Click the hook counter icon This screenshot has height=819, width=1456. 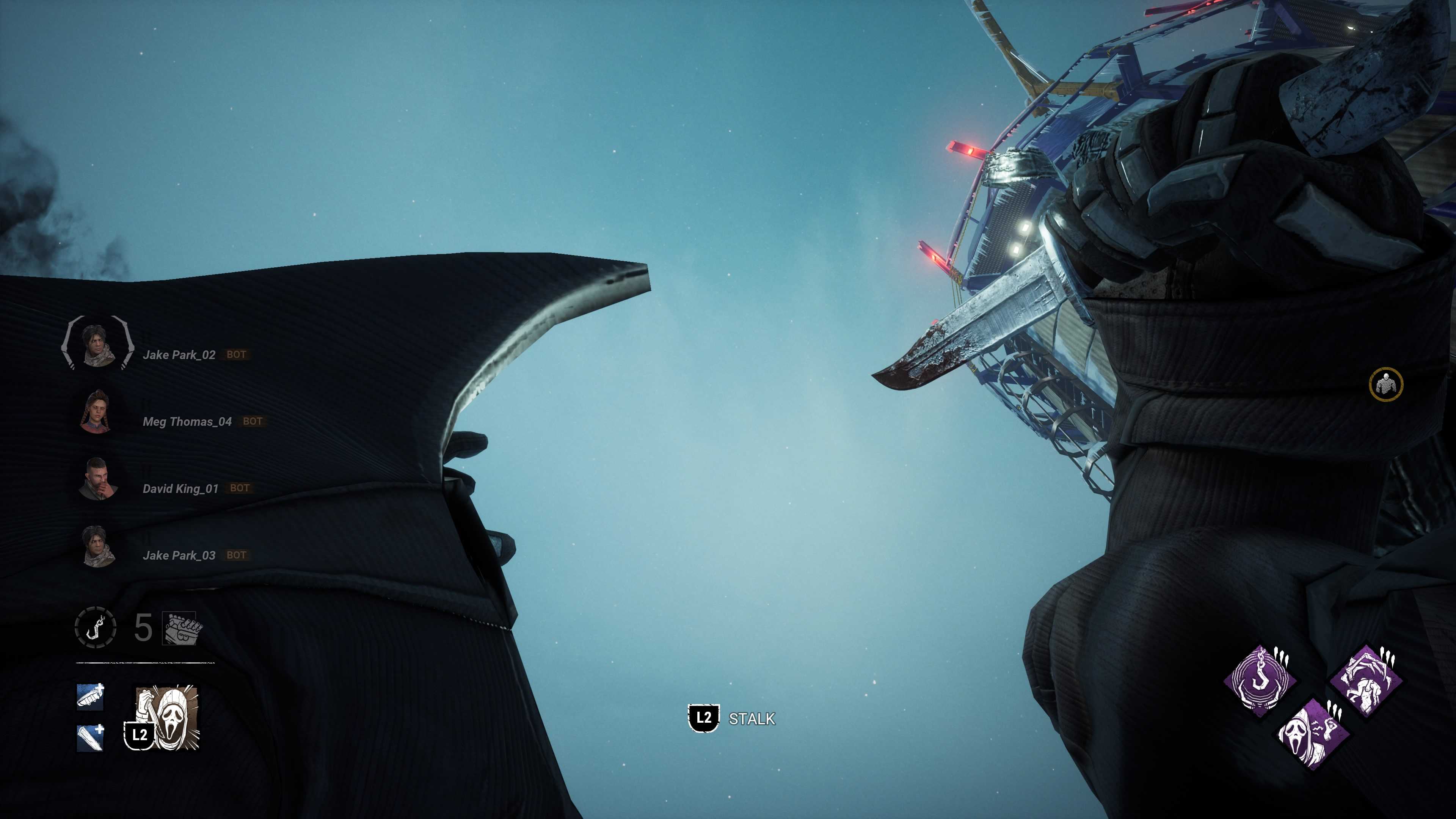pos(96,627)
